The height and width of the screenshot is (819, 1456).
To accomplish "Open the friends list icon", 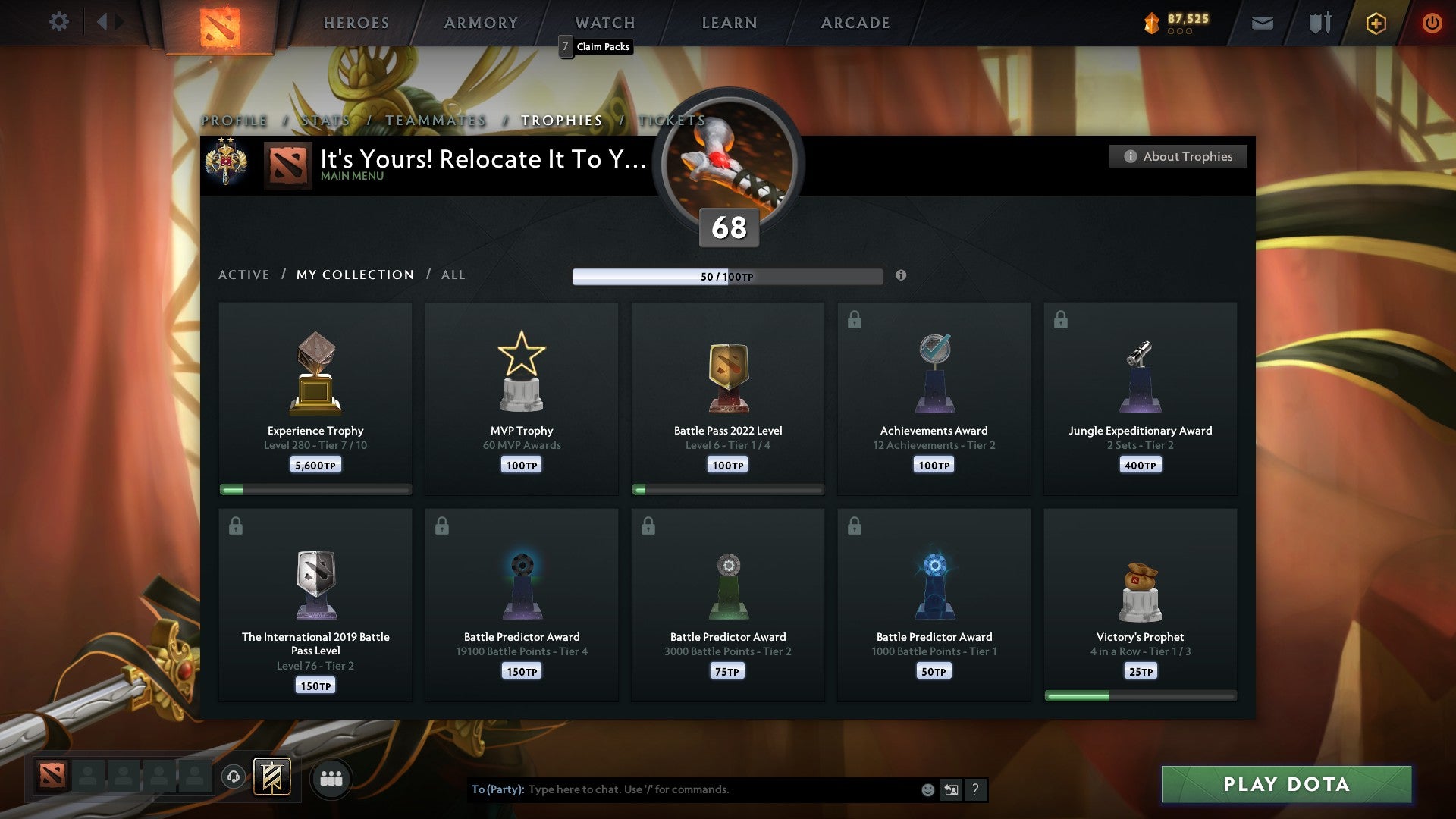I will coord(331,778).
